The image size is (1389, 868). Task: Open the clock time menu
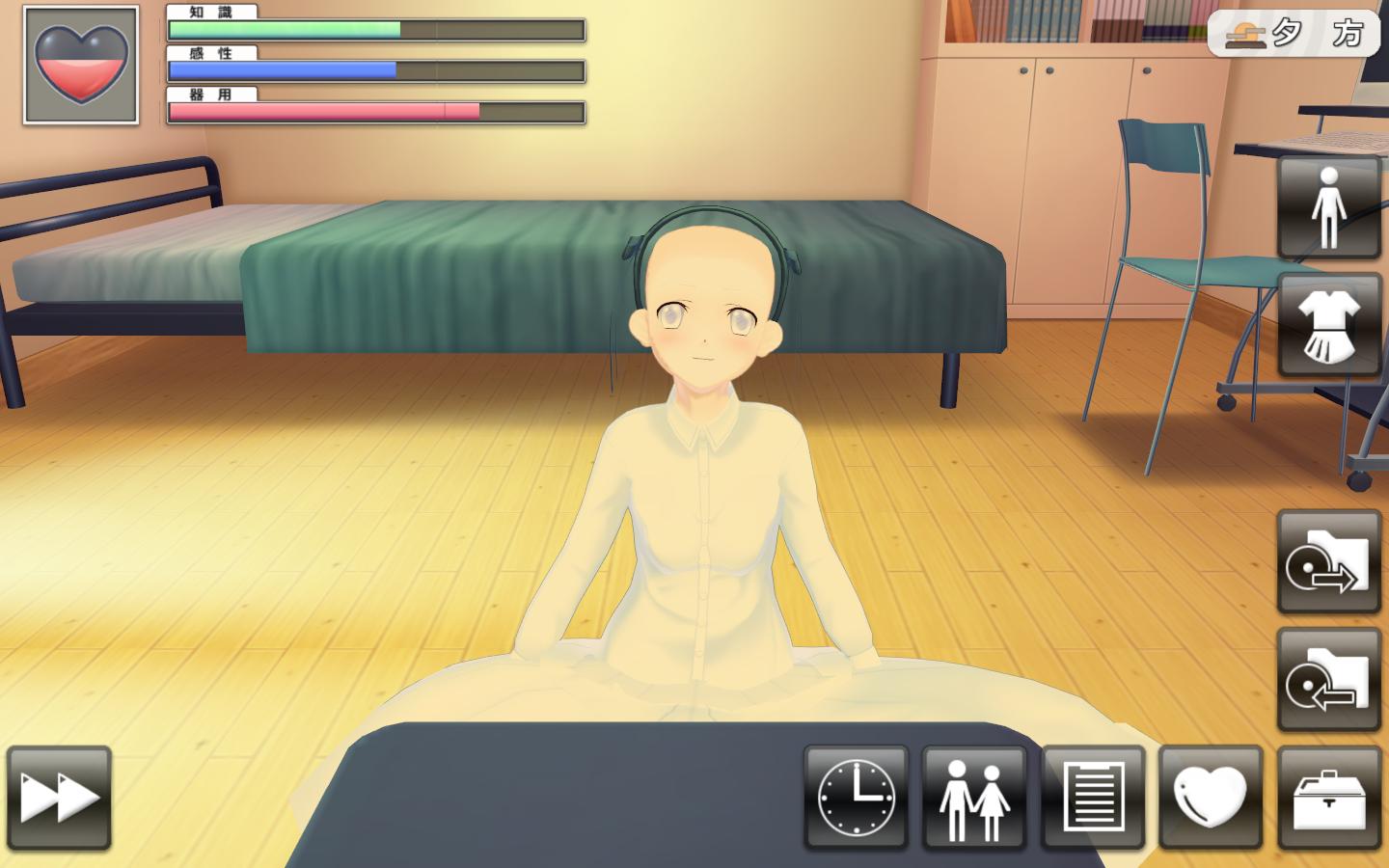point(856,798)
